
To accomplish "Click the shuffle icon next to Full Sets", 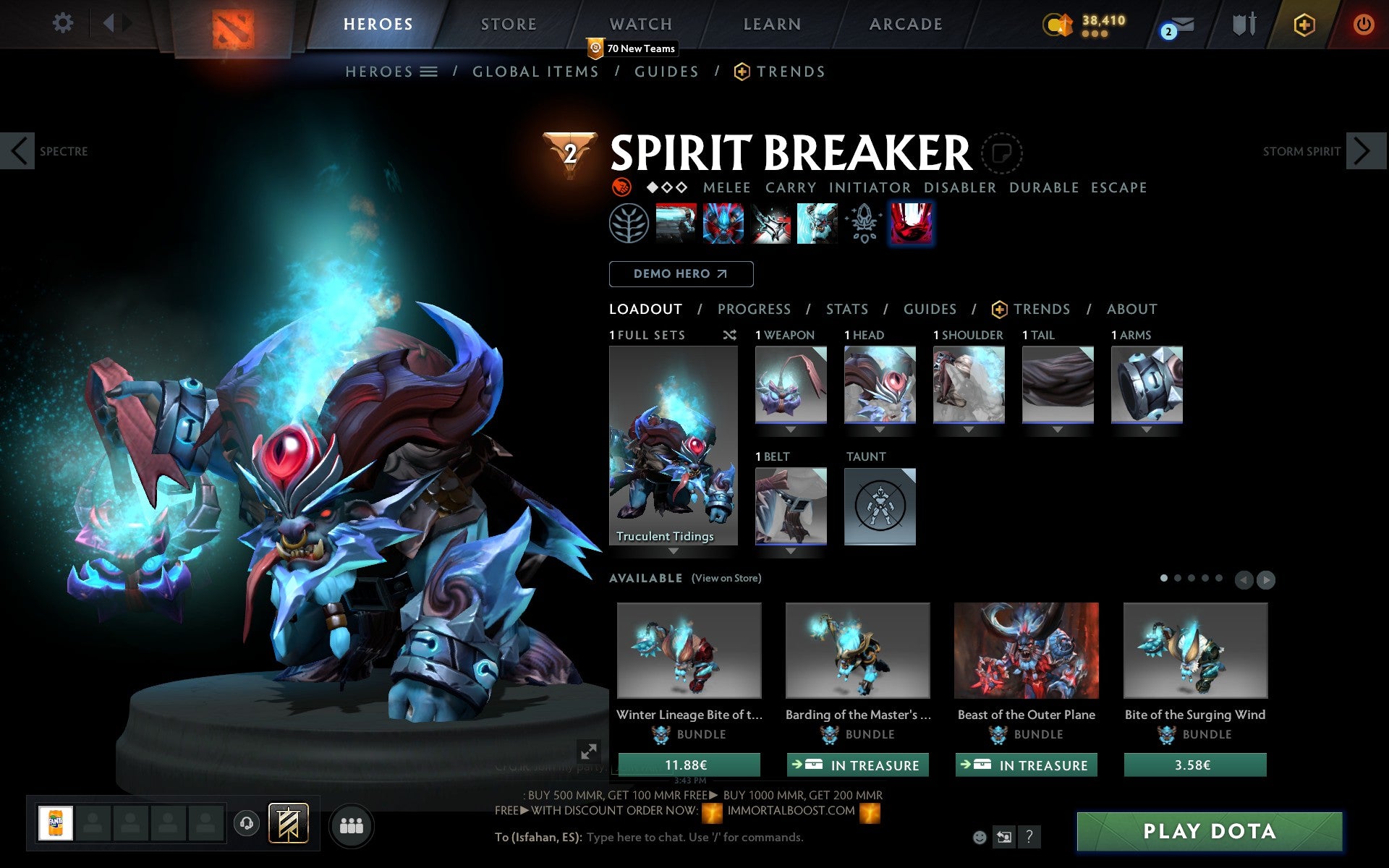I will pos(729,335).
